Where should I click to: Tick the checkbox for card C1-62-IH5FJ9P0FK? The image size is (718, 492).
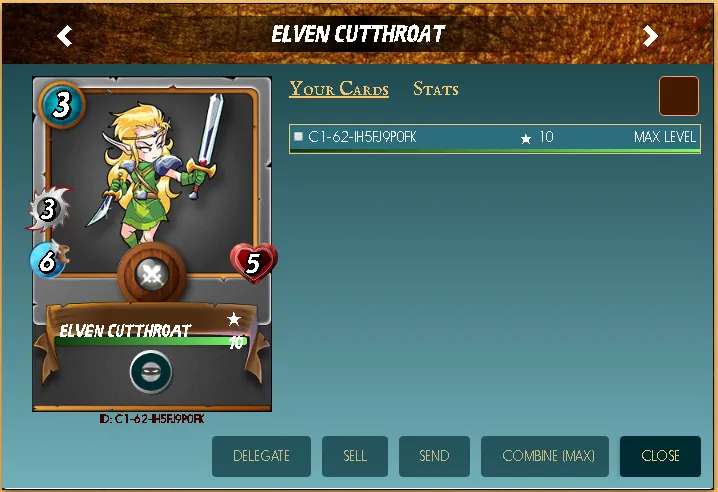298,137
